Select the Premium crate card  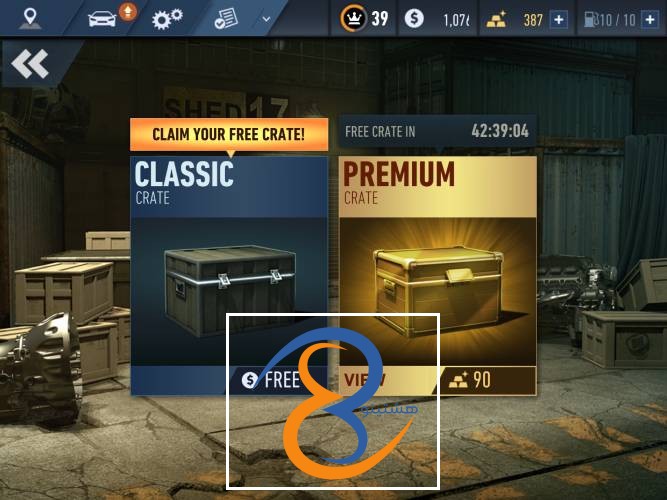point(437,260)
